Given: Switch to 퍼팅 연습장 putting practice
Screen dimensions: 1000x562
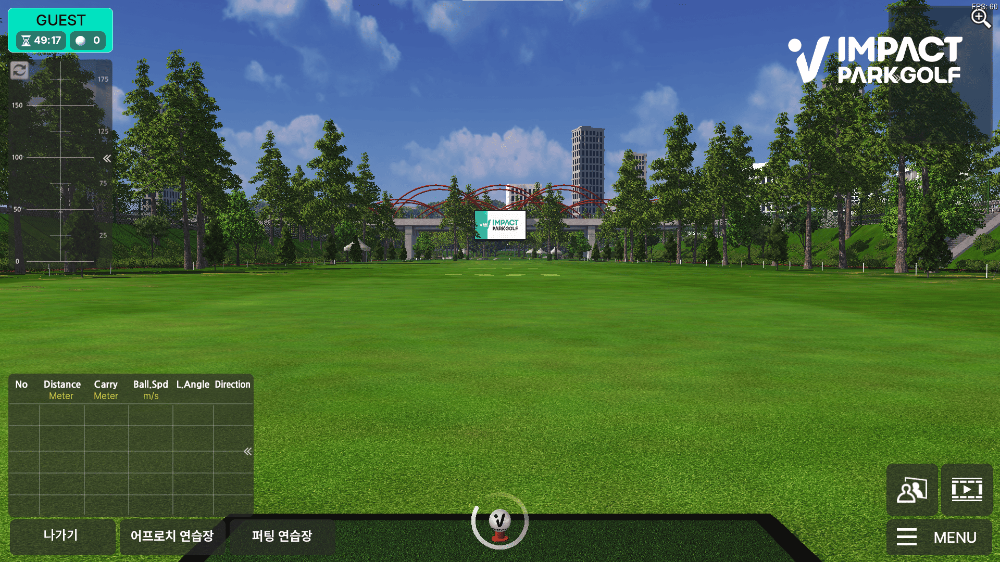Looking at the screenshot, I should click(x=282, y=536).
